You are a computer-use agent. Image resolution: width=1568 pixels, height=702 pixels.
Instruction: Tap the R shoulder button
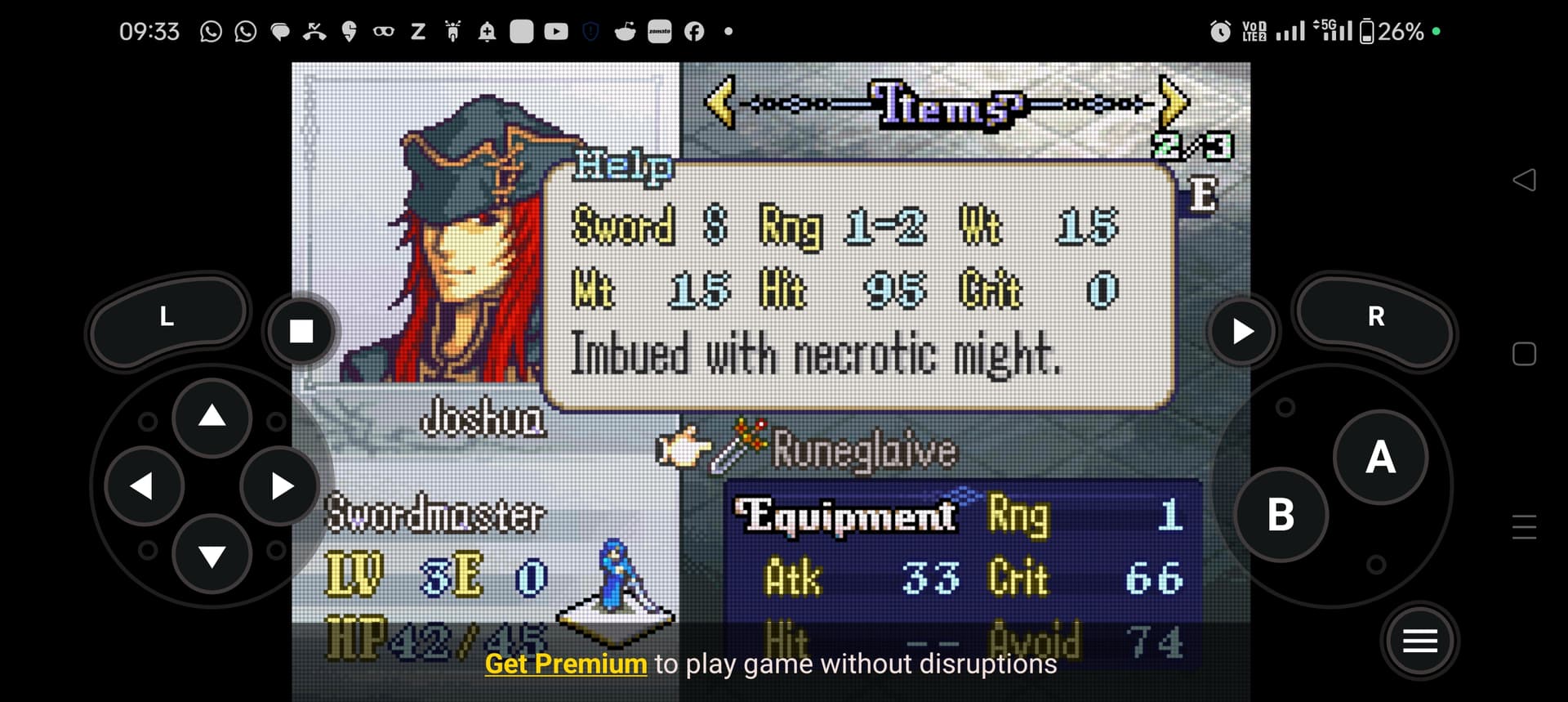coord(1375,317)
